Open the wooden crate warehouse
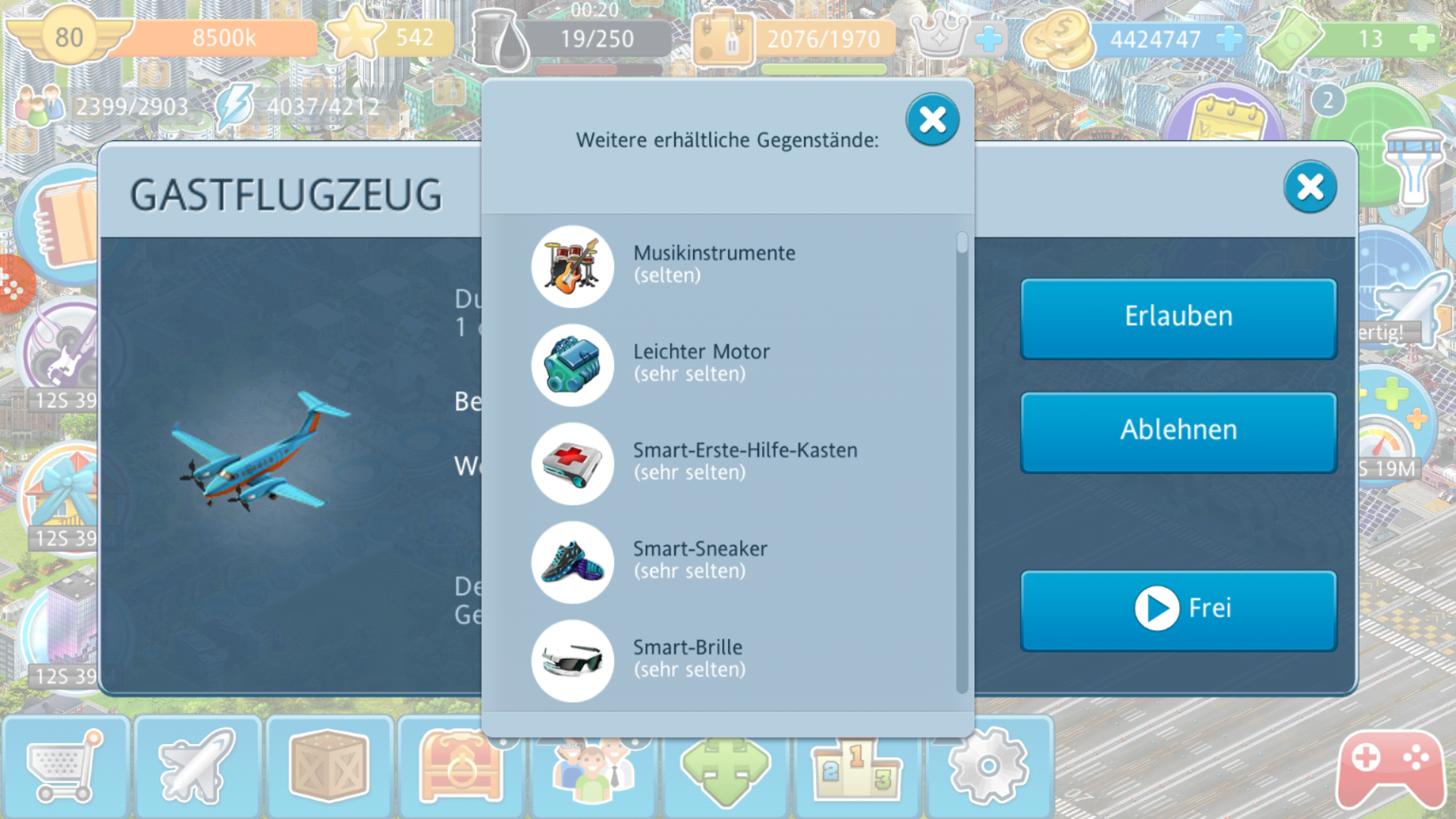1456x819 pixels. (x=328, y=767)
